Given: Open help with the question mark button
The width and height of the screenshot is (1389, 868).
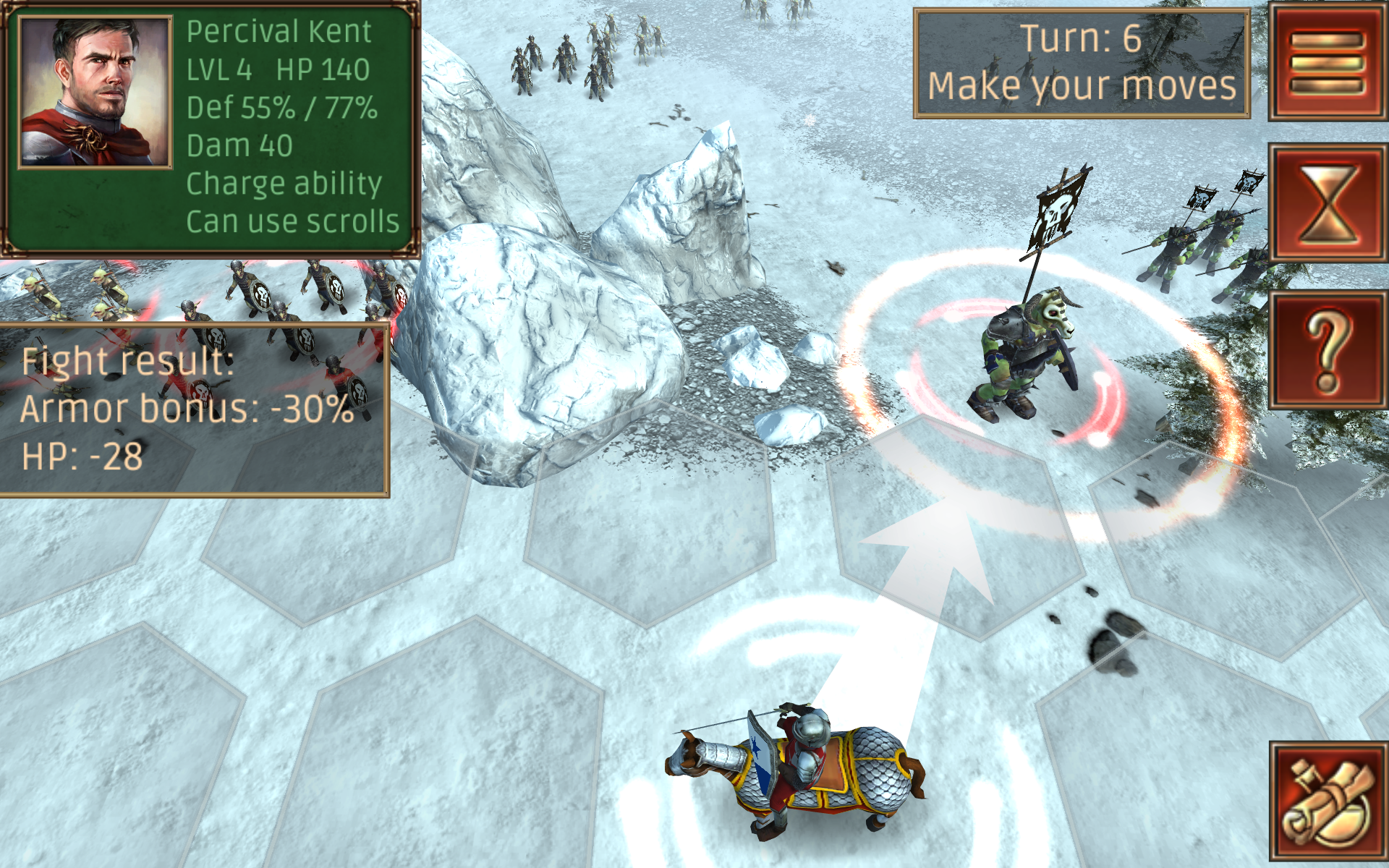Looking at the screenshot, I should 1327,349.
